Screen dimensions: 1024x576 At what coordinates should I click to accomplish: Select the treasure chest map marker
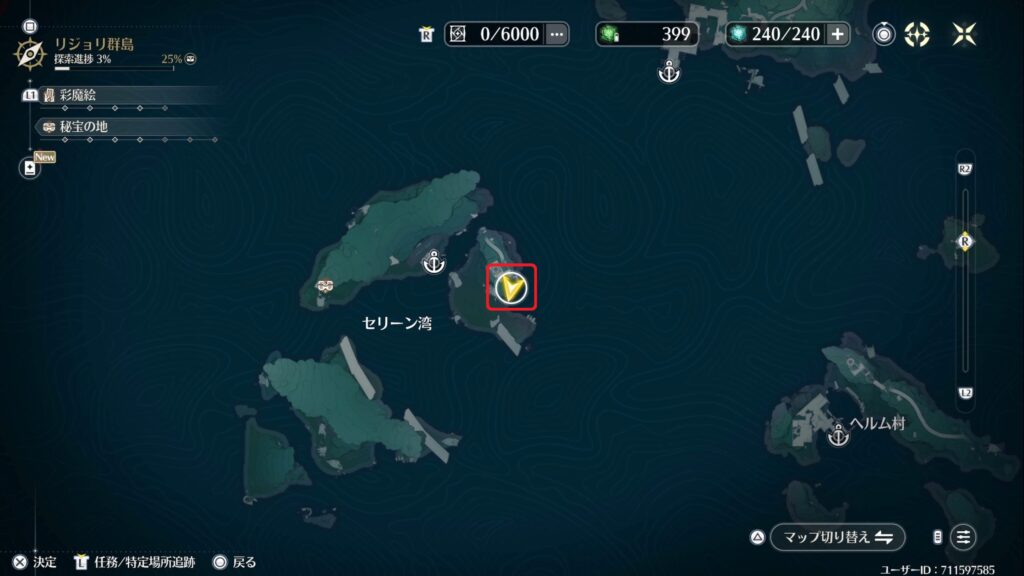tap(324, 287)
